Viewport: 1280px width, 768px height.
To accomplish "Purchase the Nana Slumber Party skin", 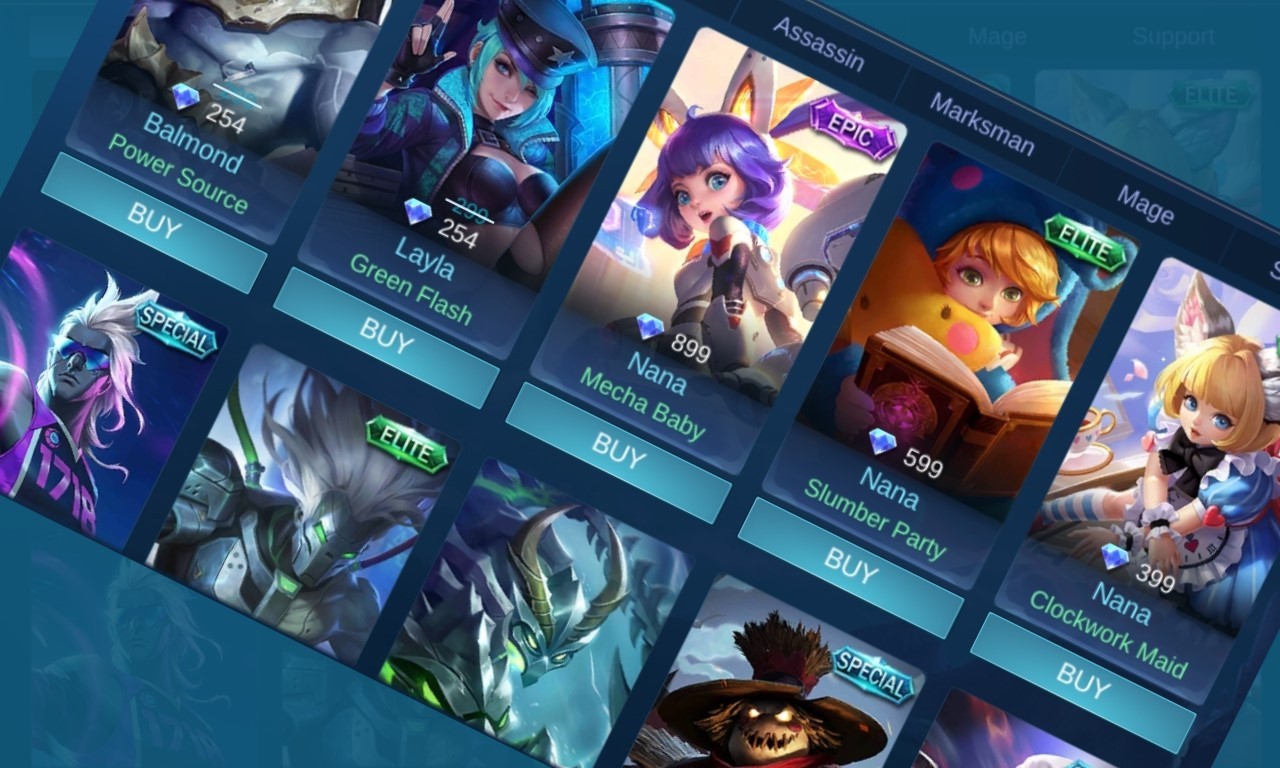I will (x=849, y=566).
